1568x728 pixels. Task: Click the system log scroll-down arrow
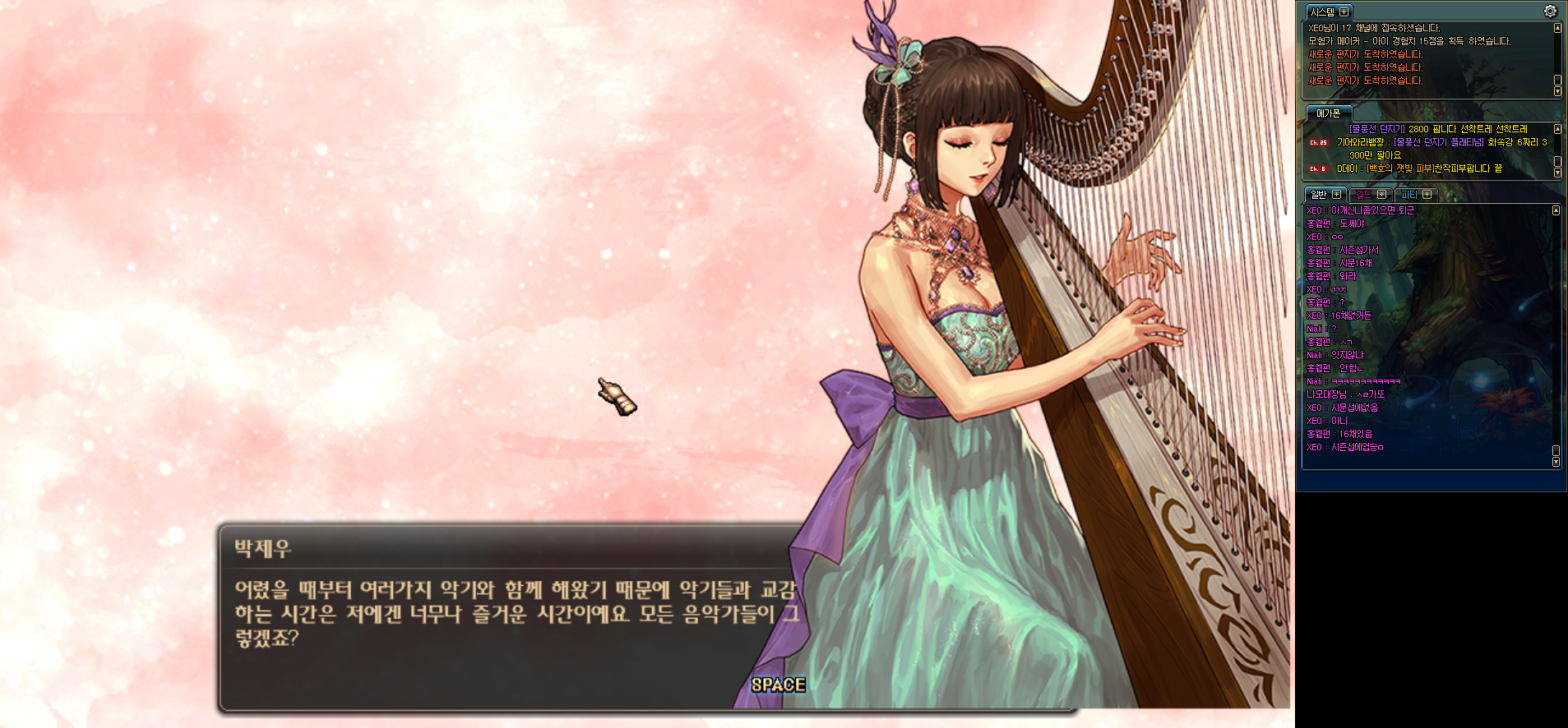1557,91
